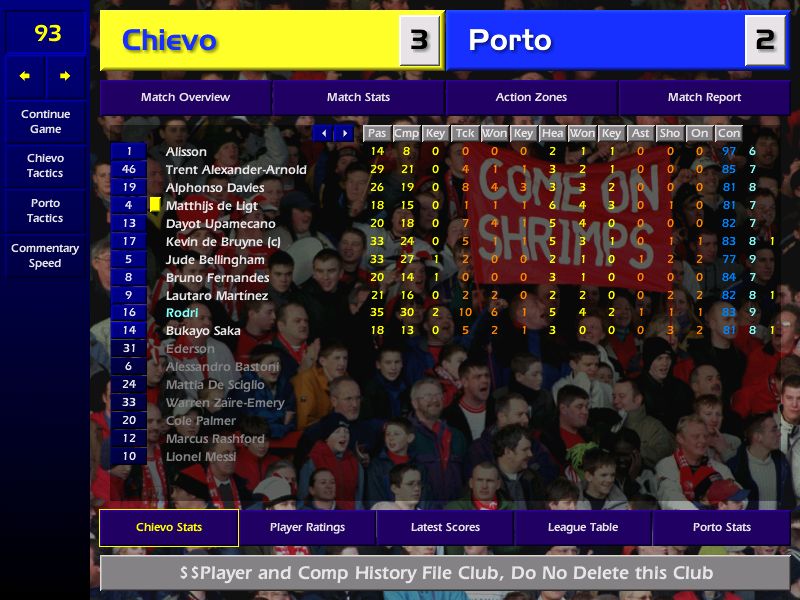The image size is (800, 600).
Task: Switch to Match Overview tab
Action: 185,97
